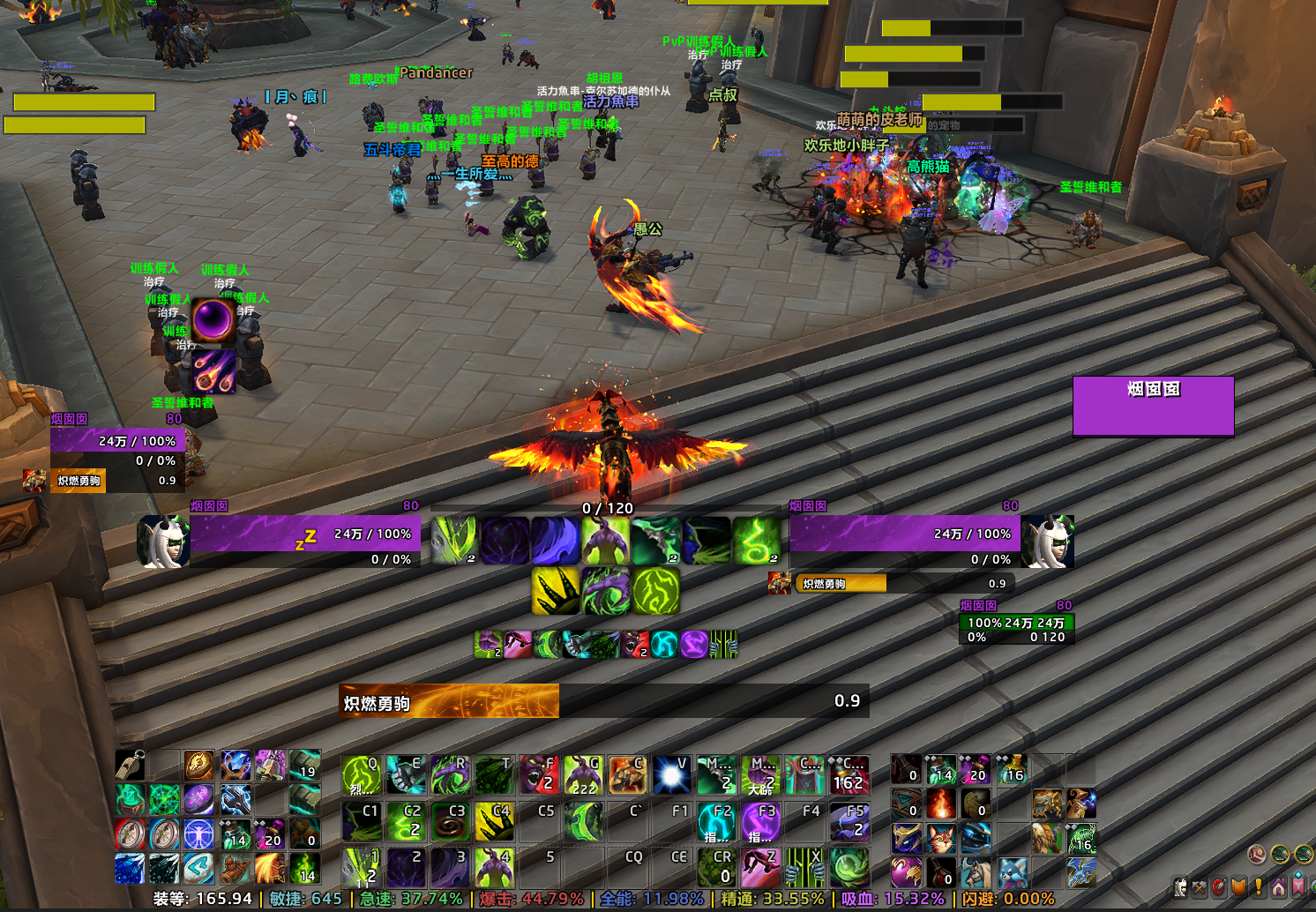1316x912 pixels.
Task: Use the glowing blue fist ability on E
Action: click(406, 775)
